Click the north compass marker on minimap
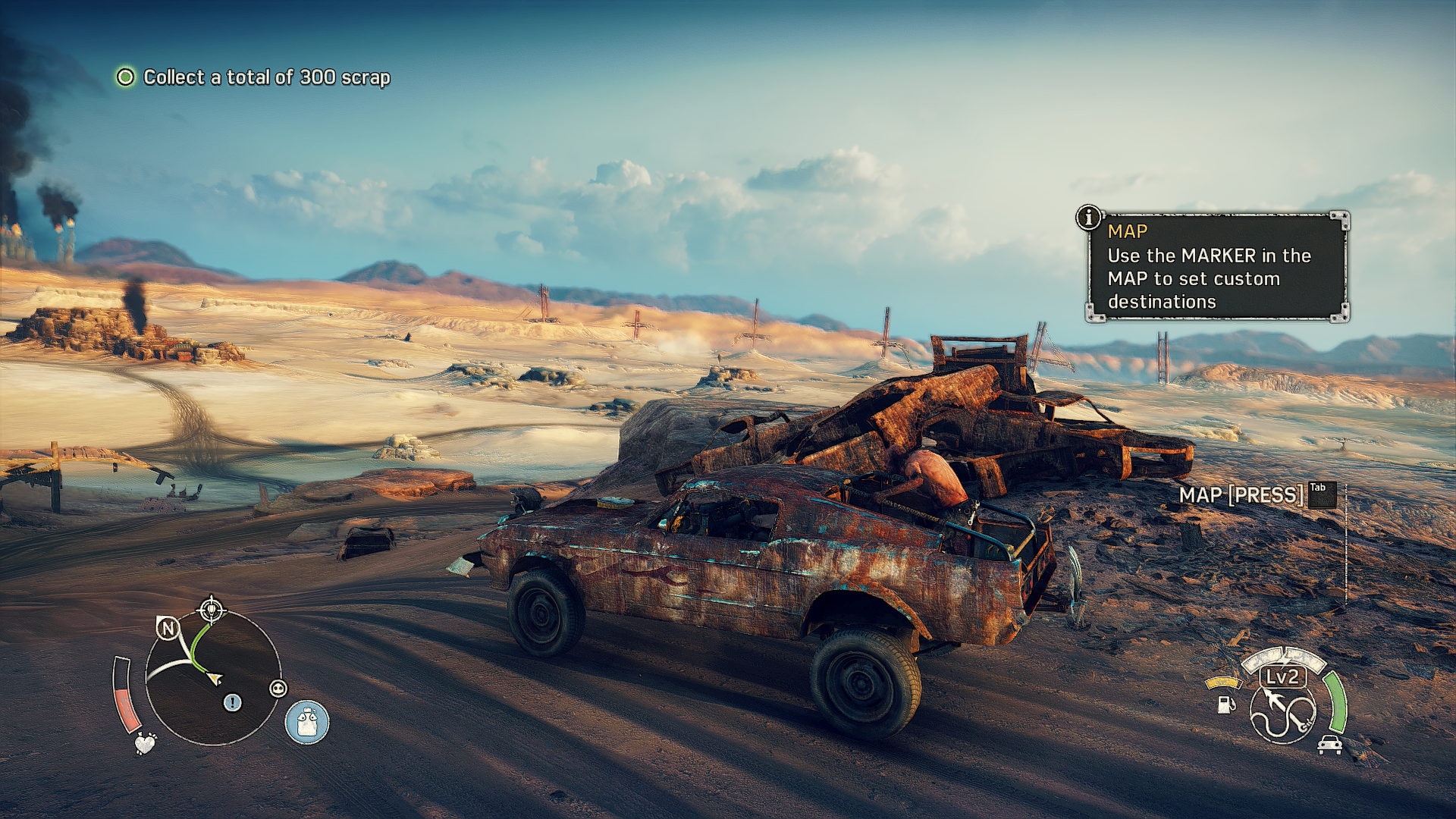The width and height of the screenshot is (1456, 819). (x=168, y=628)
